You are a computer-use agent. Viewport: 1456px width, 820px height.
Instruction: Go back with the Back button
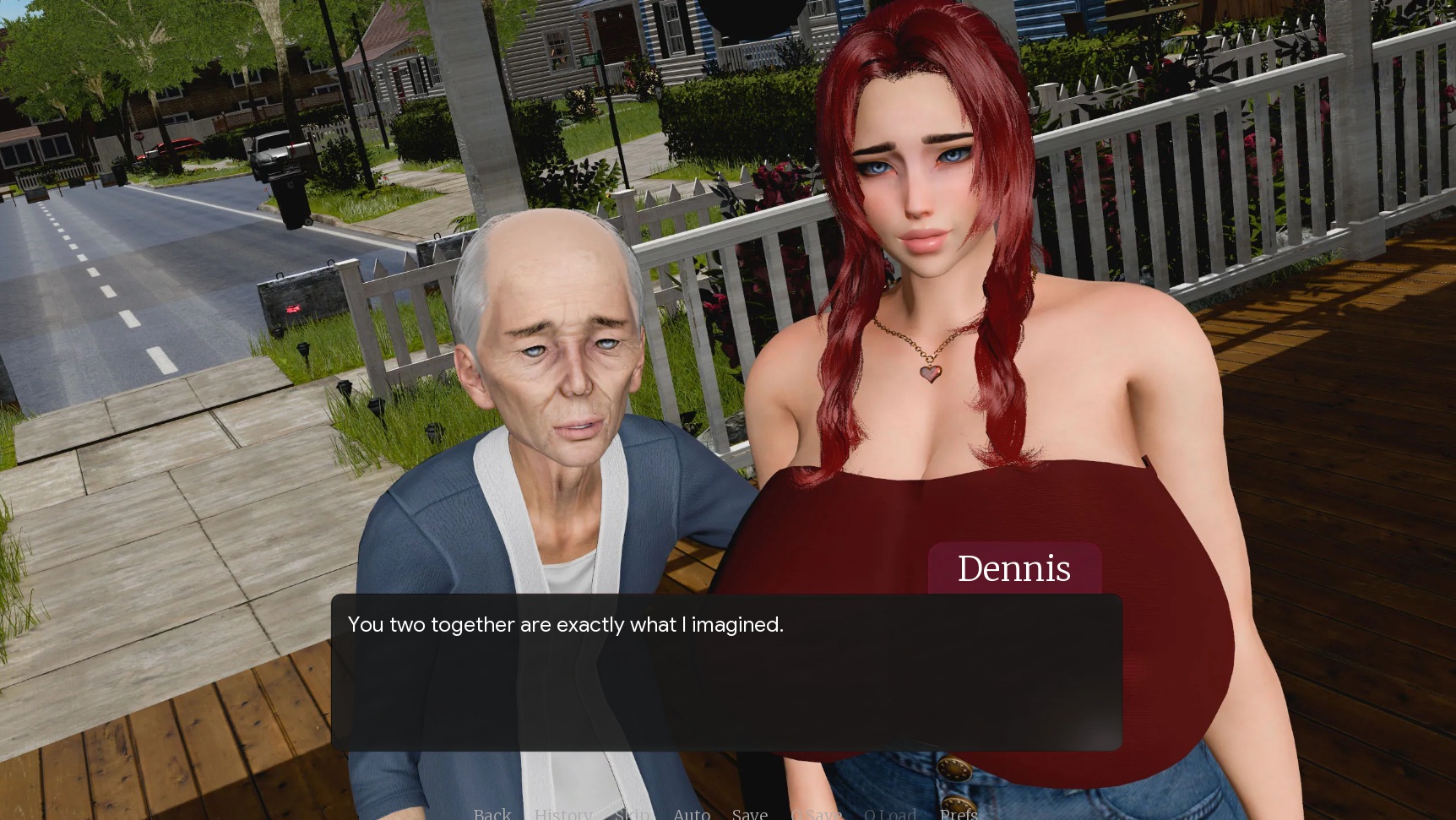(x=492, y=813)
